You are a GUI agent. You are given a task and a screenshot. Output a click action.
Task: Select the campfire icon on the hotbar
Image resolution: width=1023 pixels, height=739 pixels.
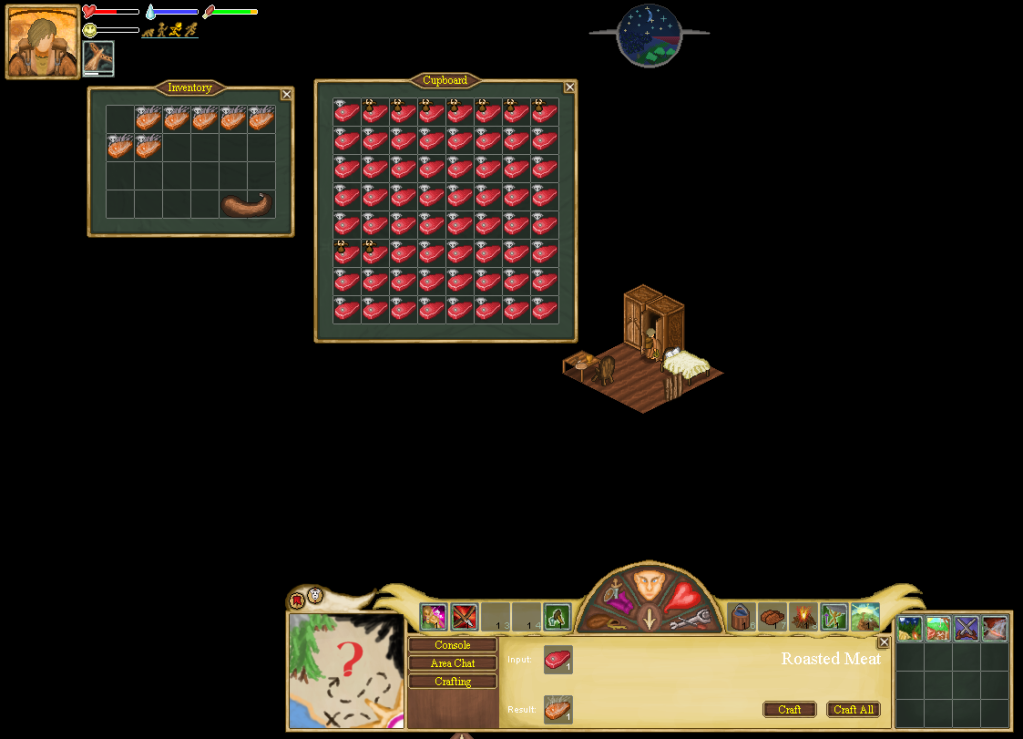[x=803, y=616]
